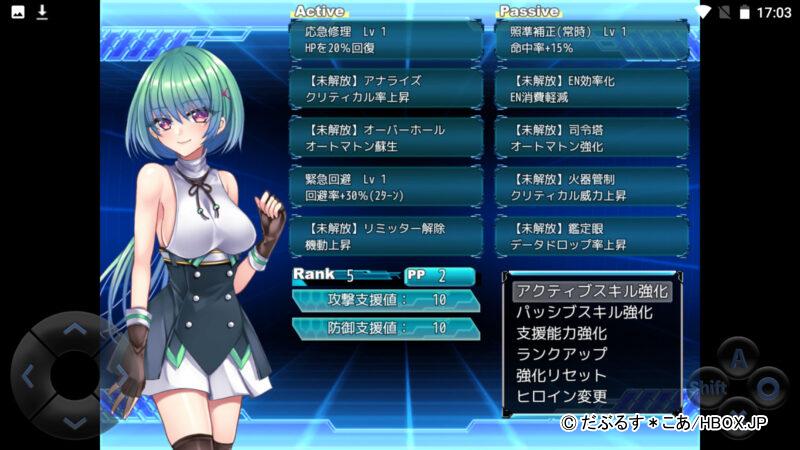Image resolution: width=800 pixels, height=450 pixels.
Task: Tap the d-pad up arrow
Action: tap(74, 328)
